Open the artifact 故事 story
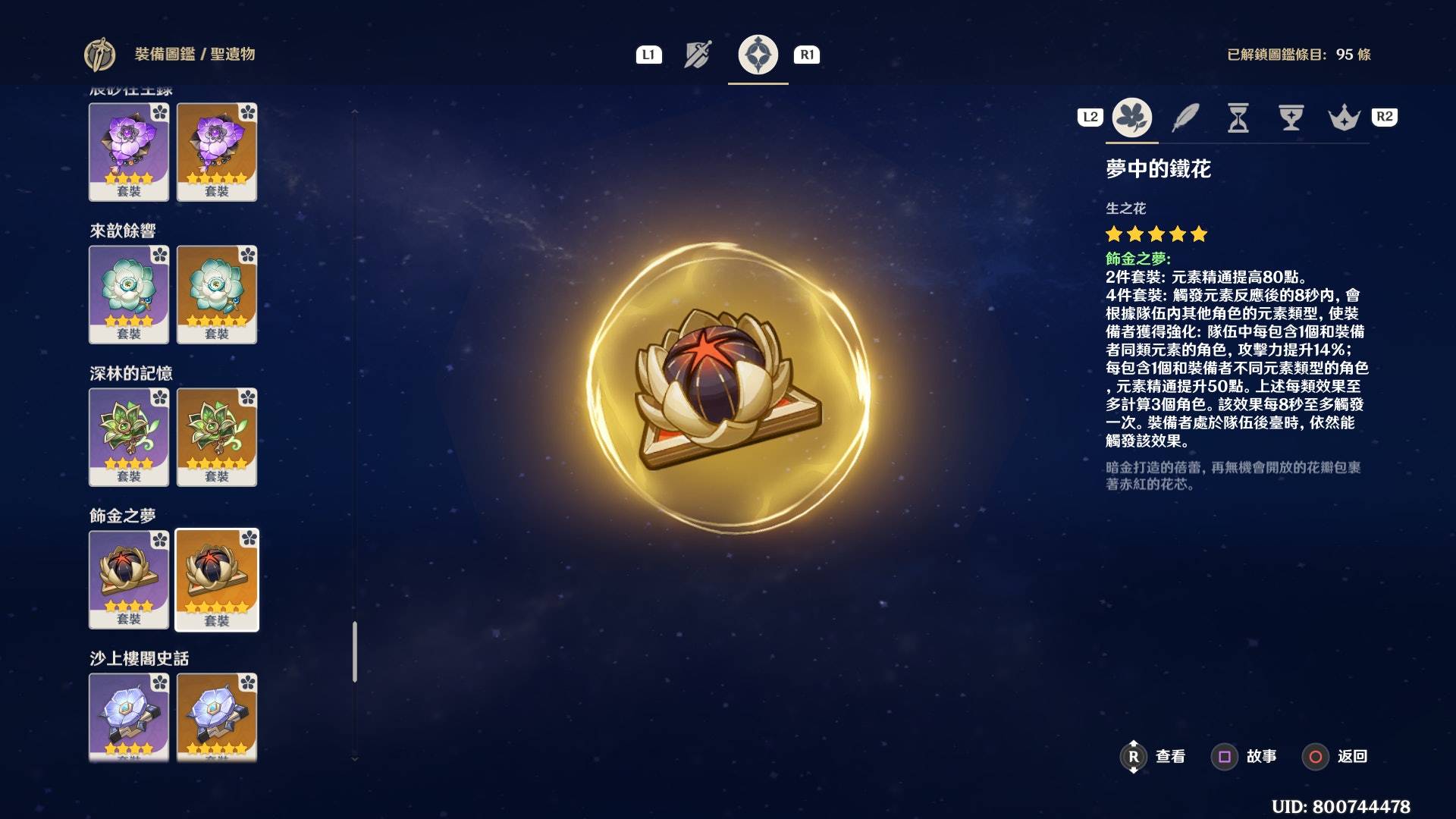Viewport: 1456px width, 819px height. [1247, 756]
